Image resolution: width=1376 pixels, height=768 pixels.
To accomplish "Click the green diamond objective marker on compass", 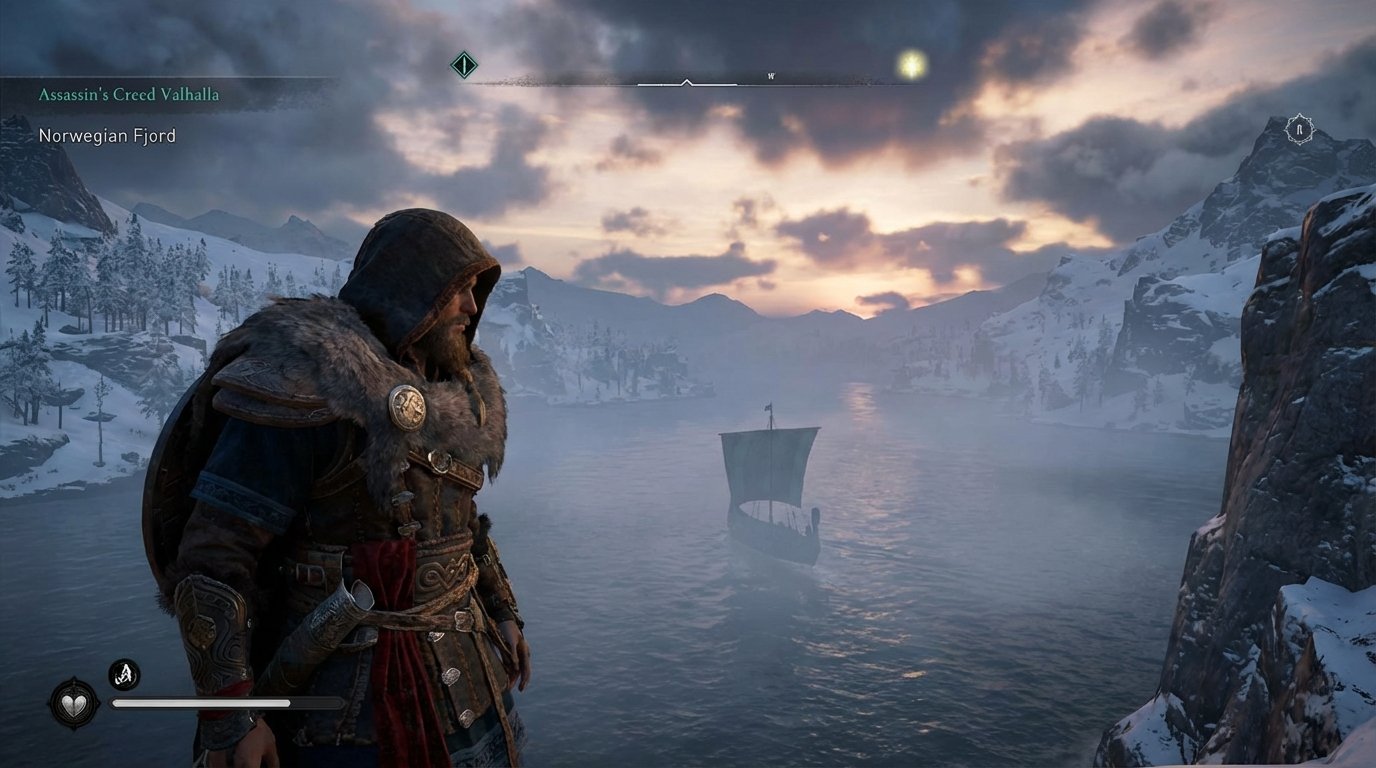I will (462, 63).
